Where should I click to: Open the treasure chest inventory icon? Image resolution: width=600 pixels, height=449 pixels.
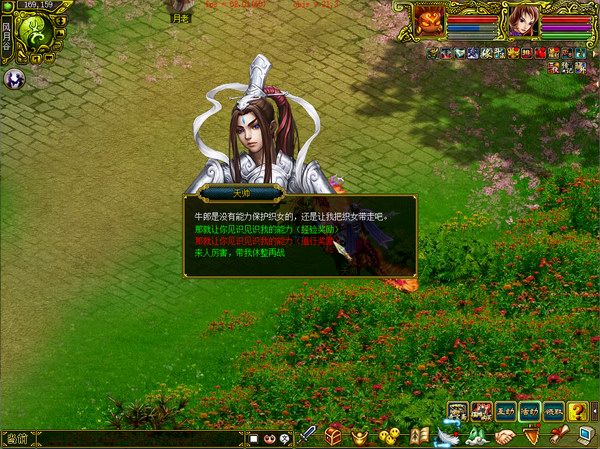[x=334, y=436]
